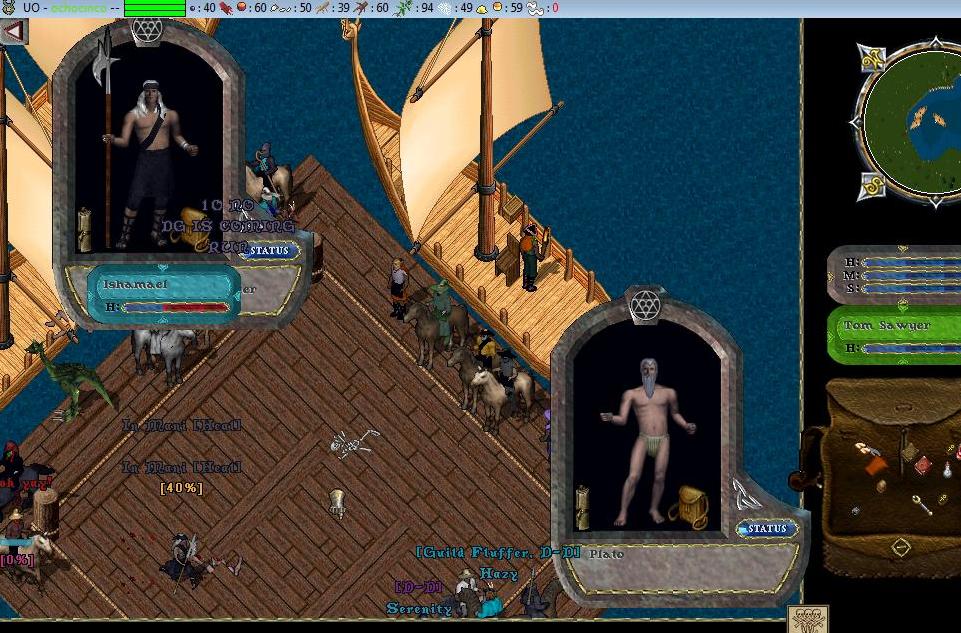The image size is (961, 633).
Task: Open Plato's STATUS window
Action: (767, 528)
